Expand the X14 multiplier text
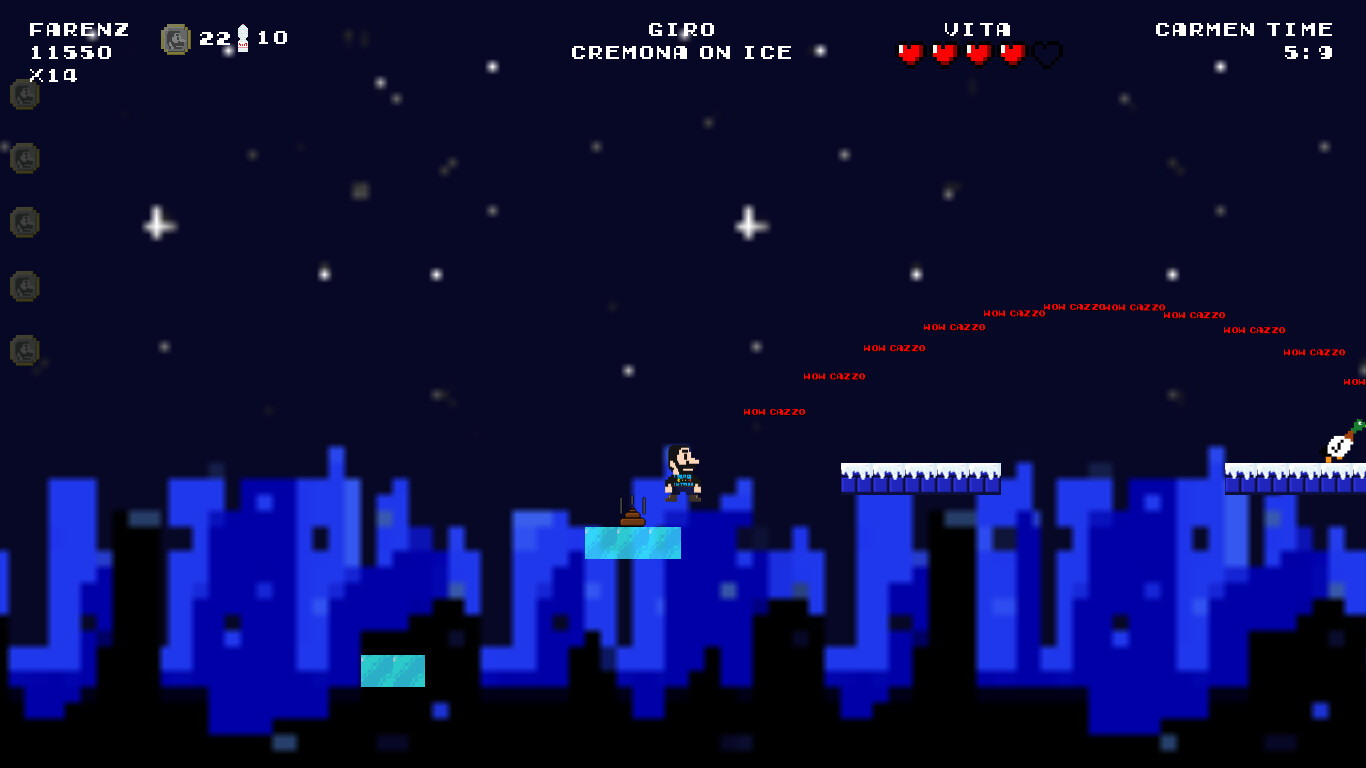 (x=56, y=73)
